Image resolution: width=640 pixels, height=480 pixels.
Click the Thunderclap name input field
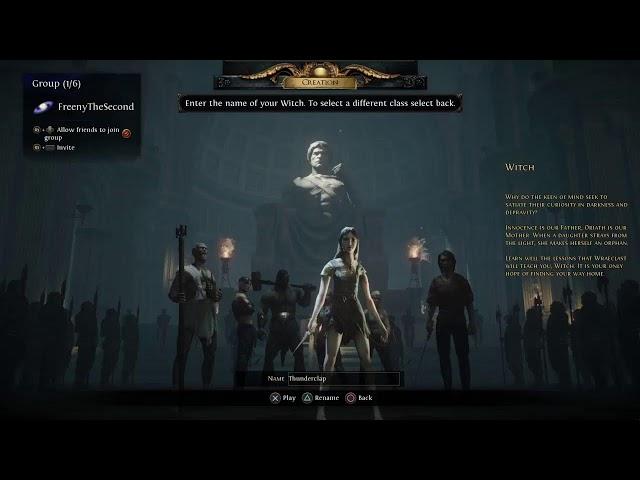tap(342, 379)
